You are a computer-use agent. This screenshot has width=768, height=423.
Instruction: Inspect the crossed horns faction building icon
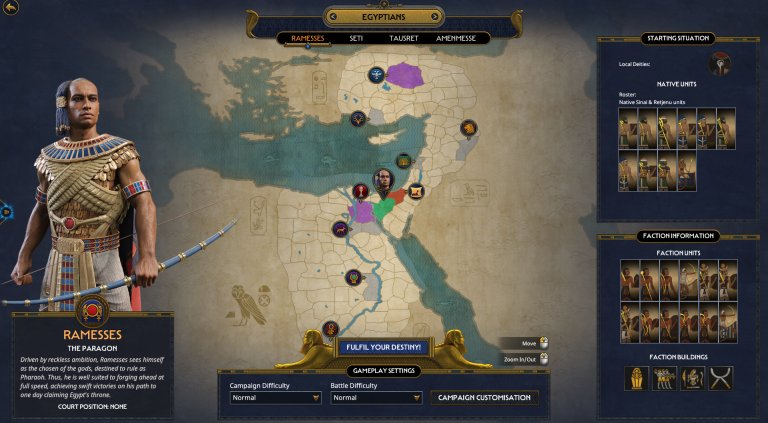click(x=721, y=378)
